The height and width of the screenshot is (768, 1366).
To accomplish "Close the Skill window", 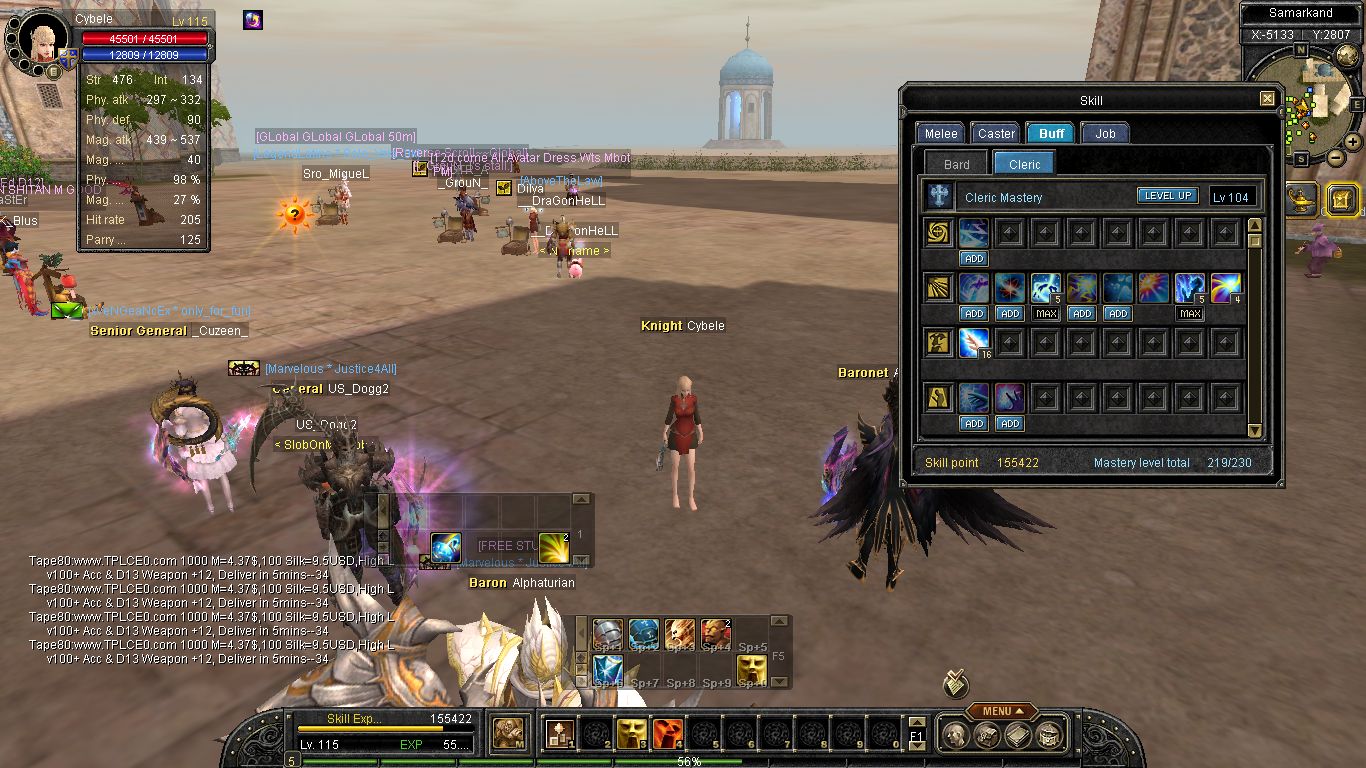I will click(x=1267, y=99).
